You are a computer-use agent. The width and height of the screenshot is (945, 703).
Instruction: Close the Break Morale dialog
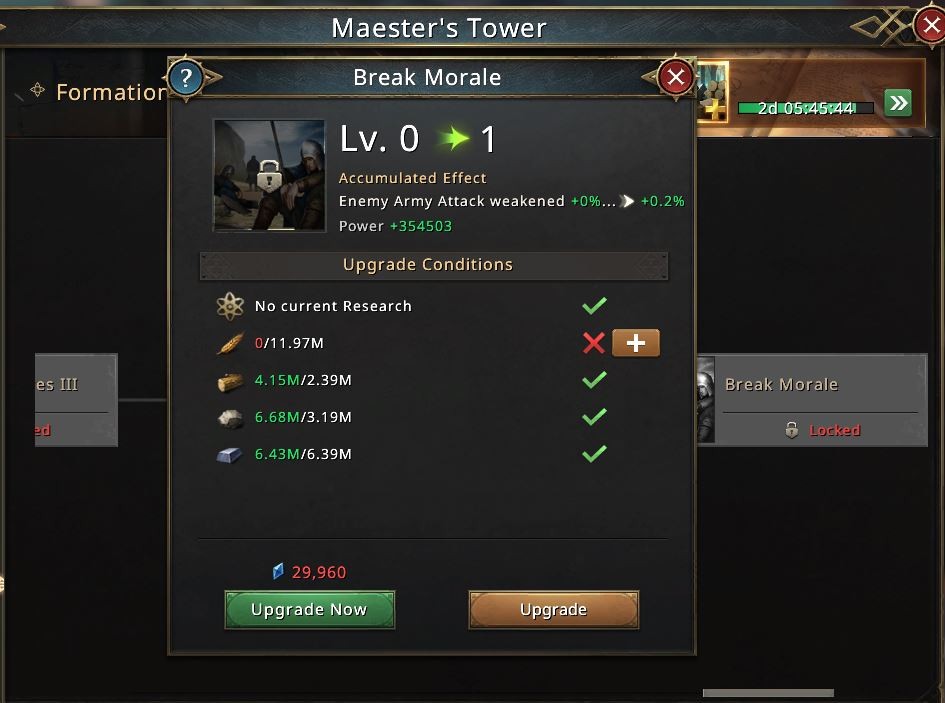tap(676, 77)
